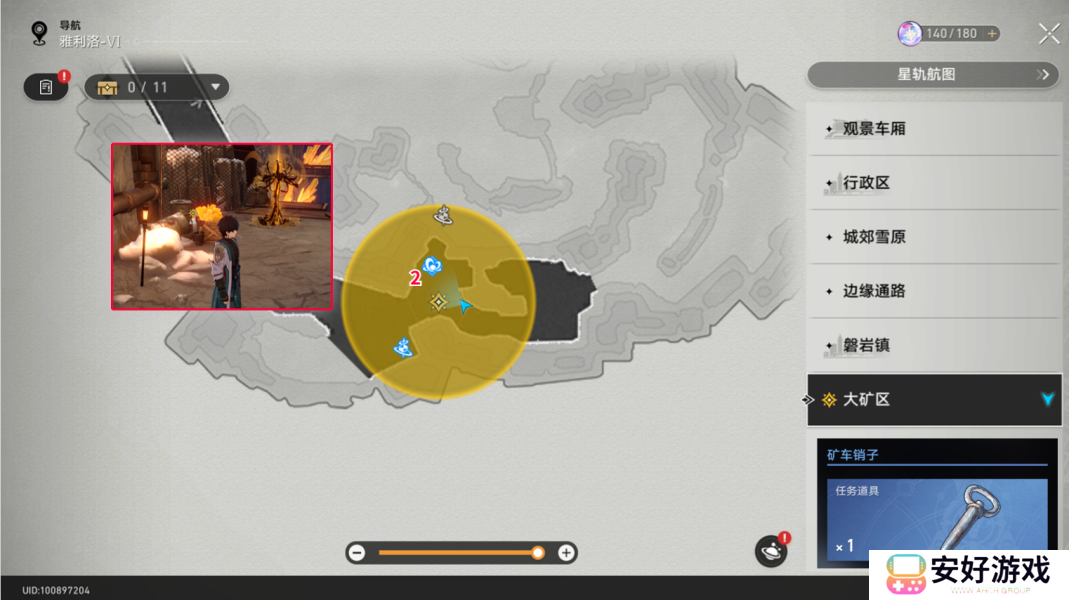Click the map zoom slider handle
This screenshot has height=600, width=1069.
(x=538, y=552)
